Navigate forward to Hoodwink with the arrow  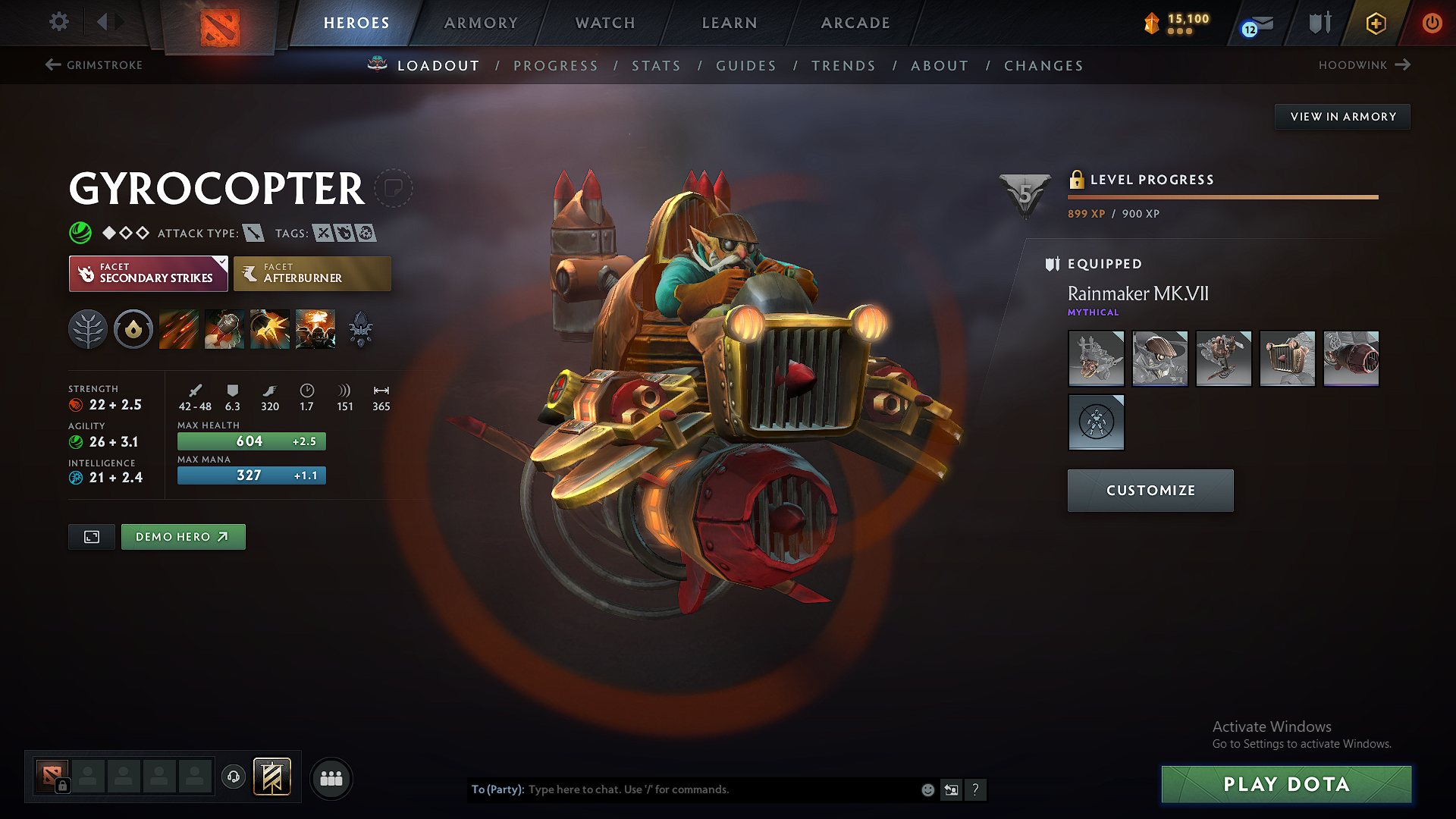(1404, 65)
